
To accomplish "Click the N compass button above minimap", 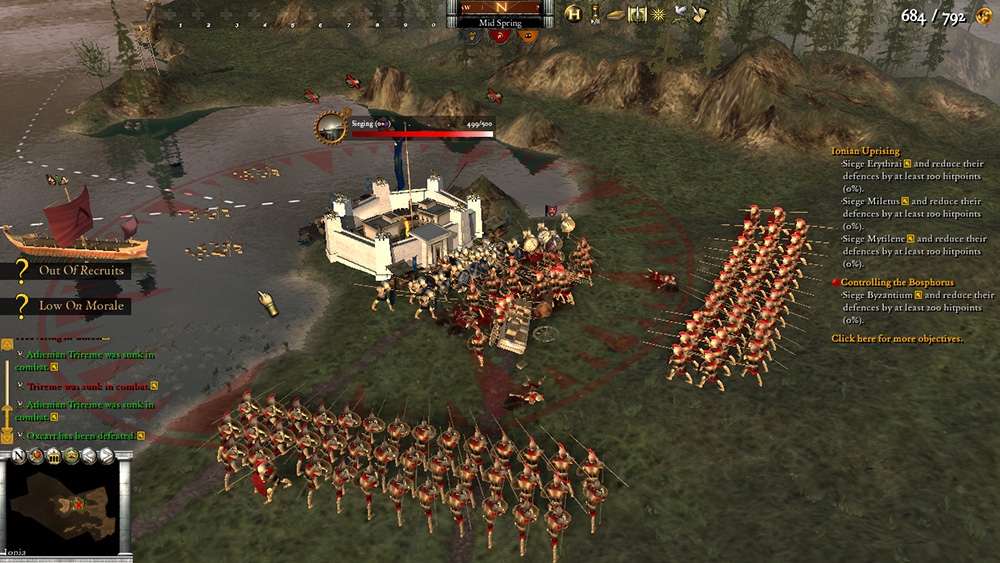I will pos(17,456).
